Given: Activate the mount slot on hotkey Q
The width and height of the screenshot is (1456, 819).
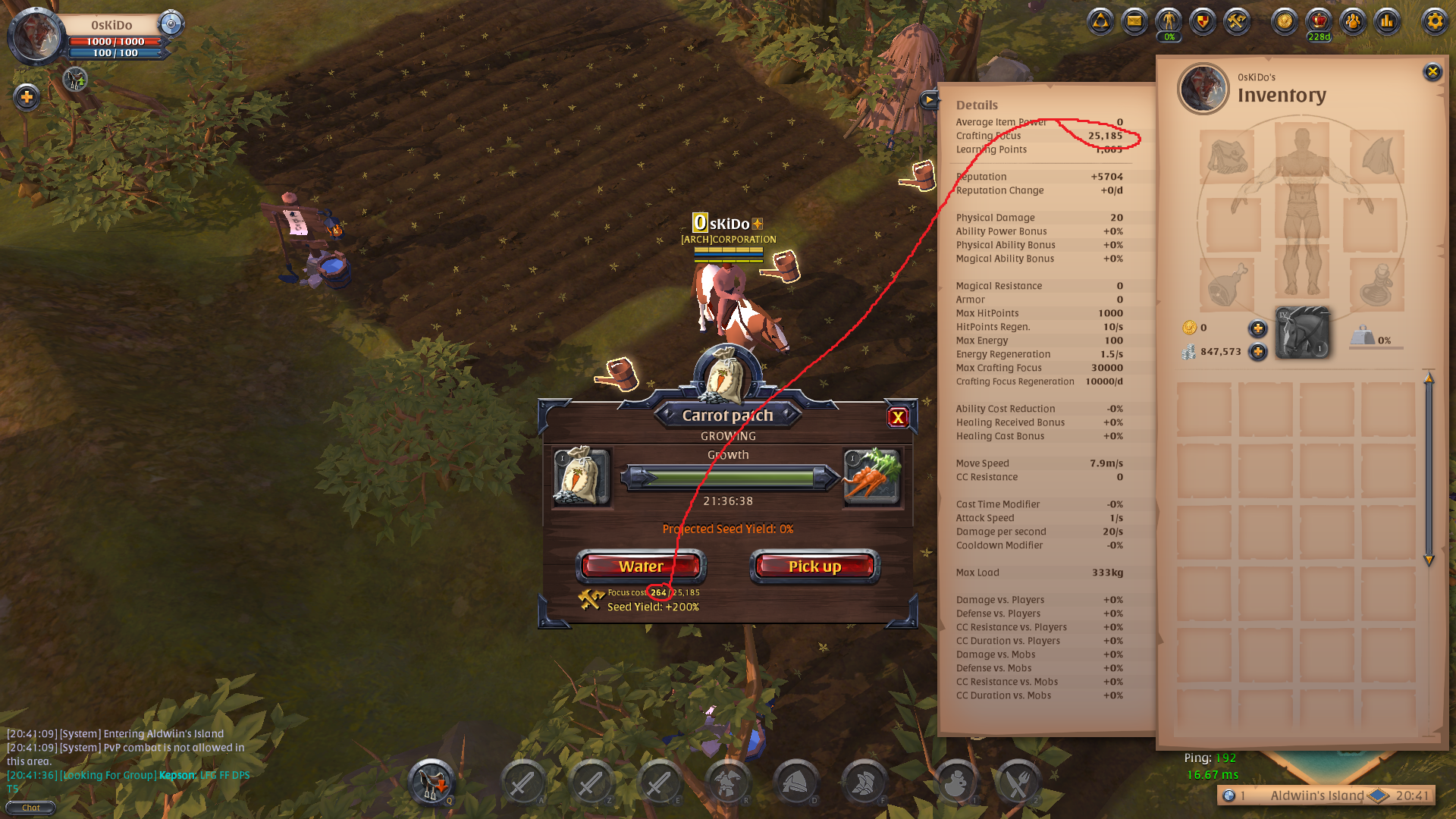Looking at the screenshot, I should (x=432, y=781).
